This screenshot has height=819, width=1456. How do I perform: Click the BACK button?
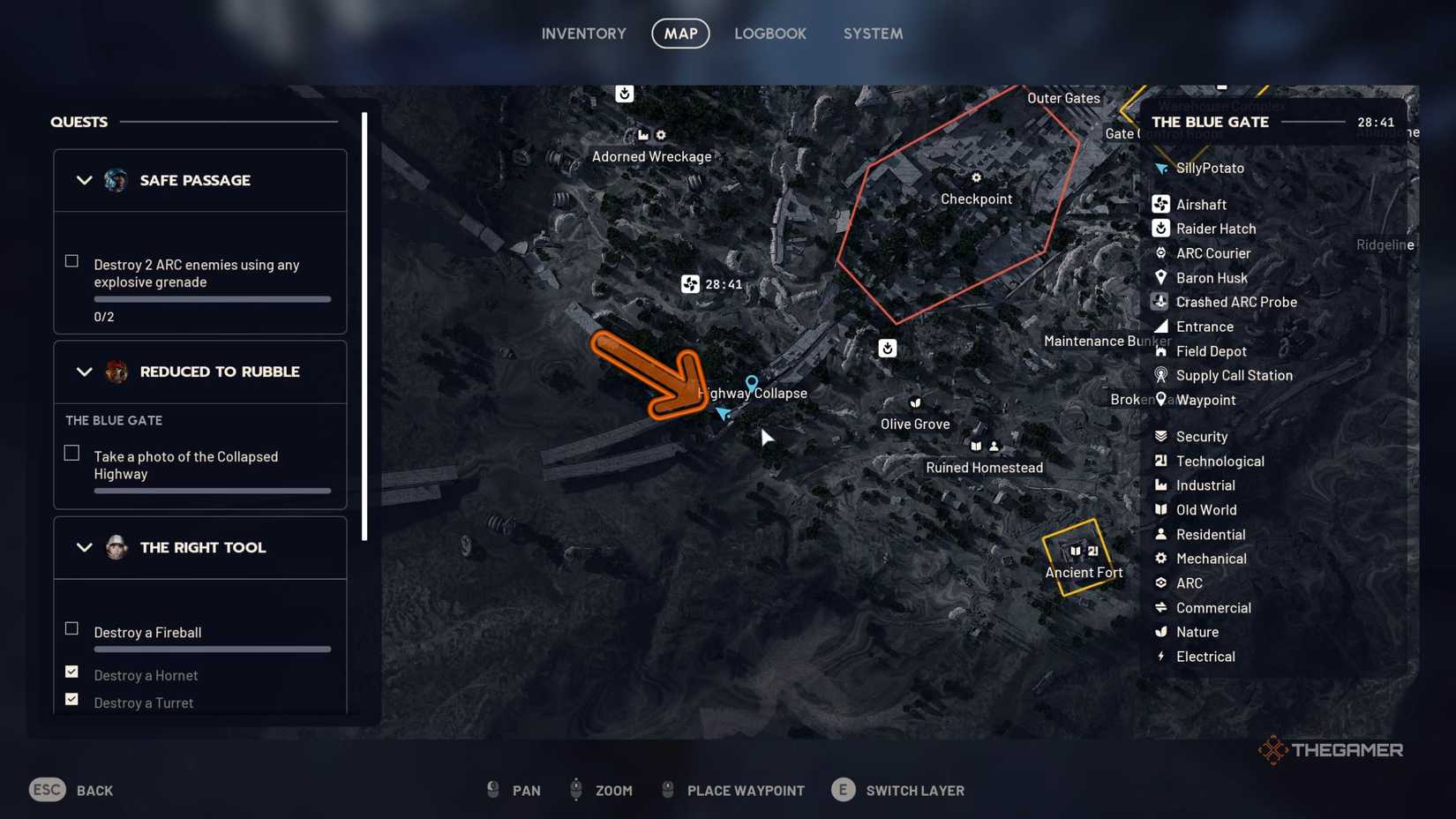94,790
